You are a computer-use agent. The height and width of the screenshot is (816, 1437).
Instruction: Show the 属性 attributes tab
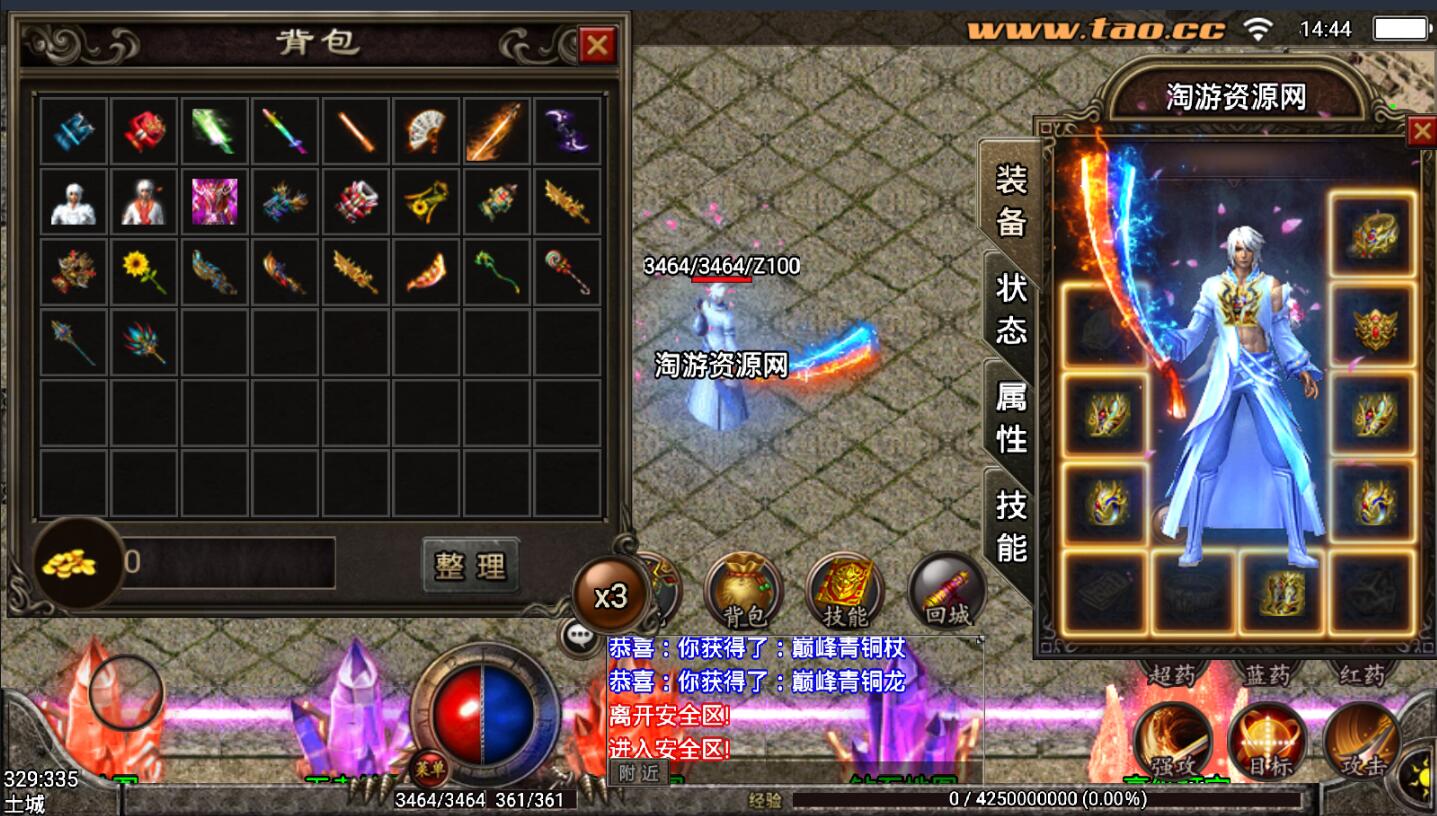pos(1011,417)
